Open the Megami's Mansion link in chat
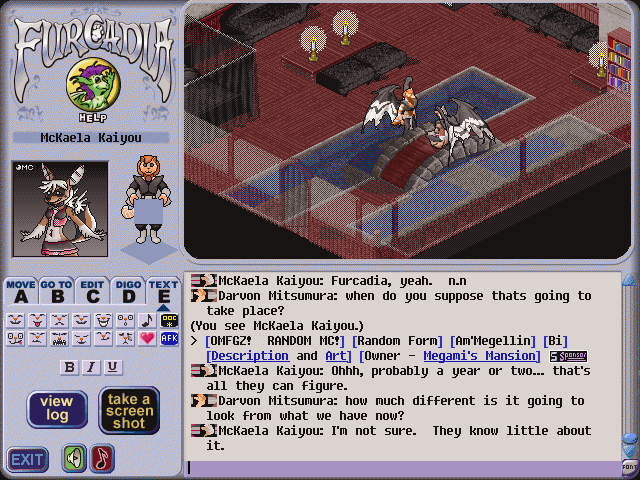The width and height of the screenshot is (640, 480). [x=481, y=356]
